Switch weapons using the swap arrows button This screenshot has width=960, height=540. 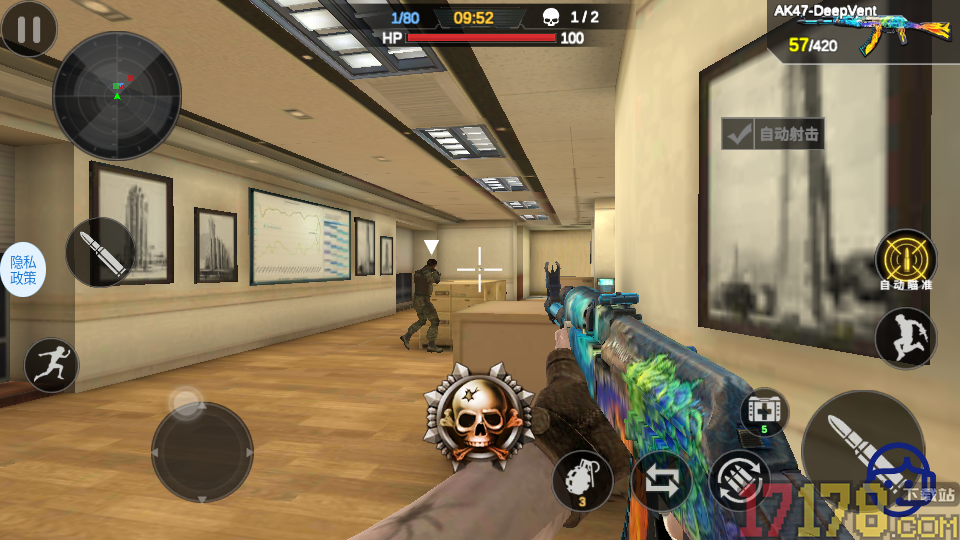pyautogui.click(x=661, y=481)
